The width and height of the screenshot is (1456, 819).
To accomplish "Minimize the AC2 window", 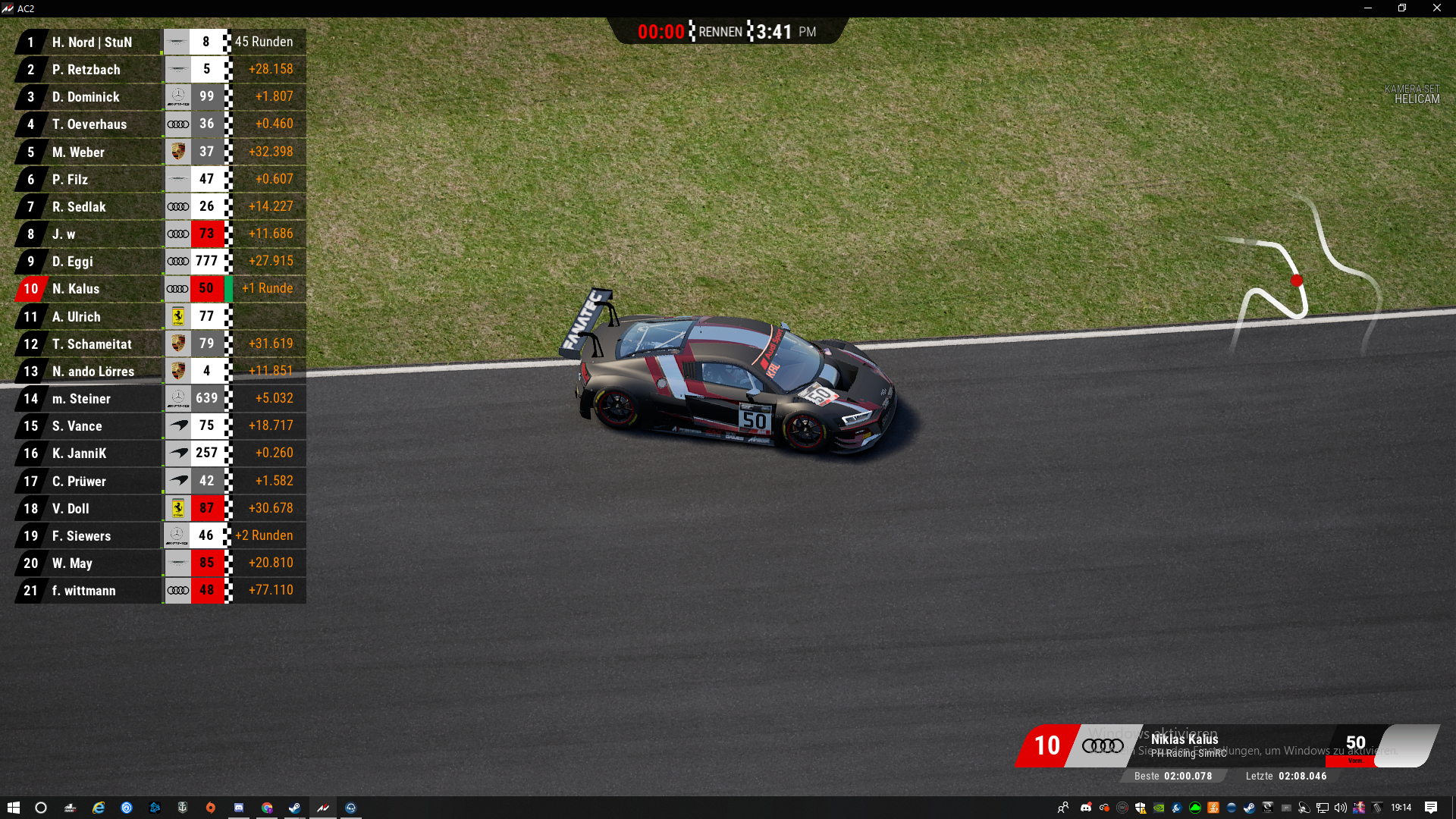I will 1368,8.
